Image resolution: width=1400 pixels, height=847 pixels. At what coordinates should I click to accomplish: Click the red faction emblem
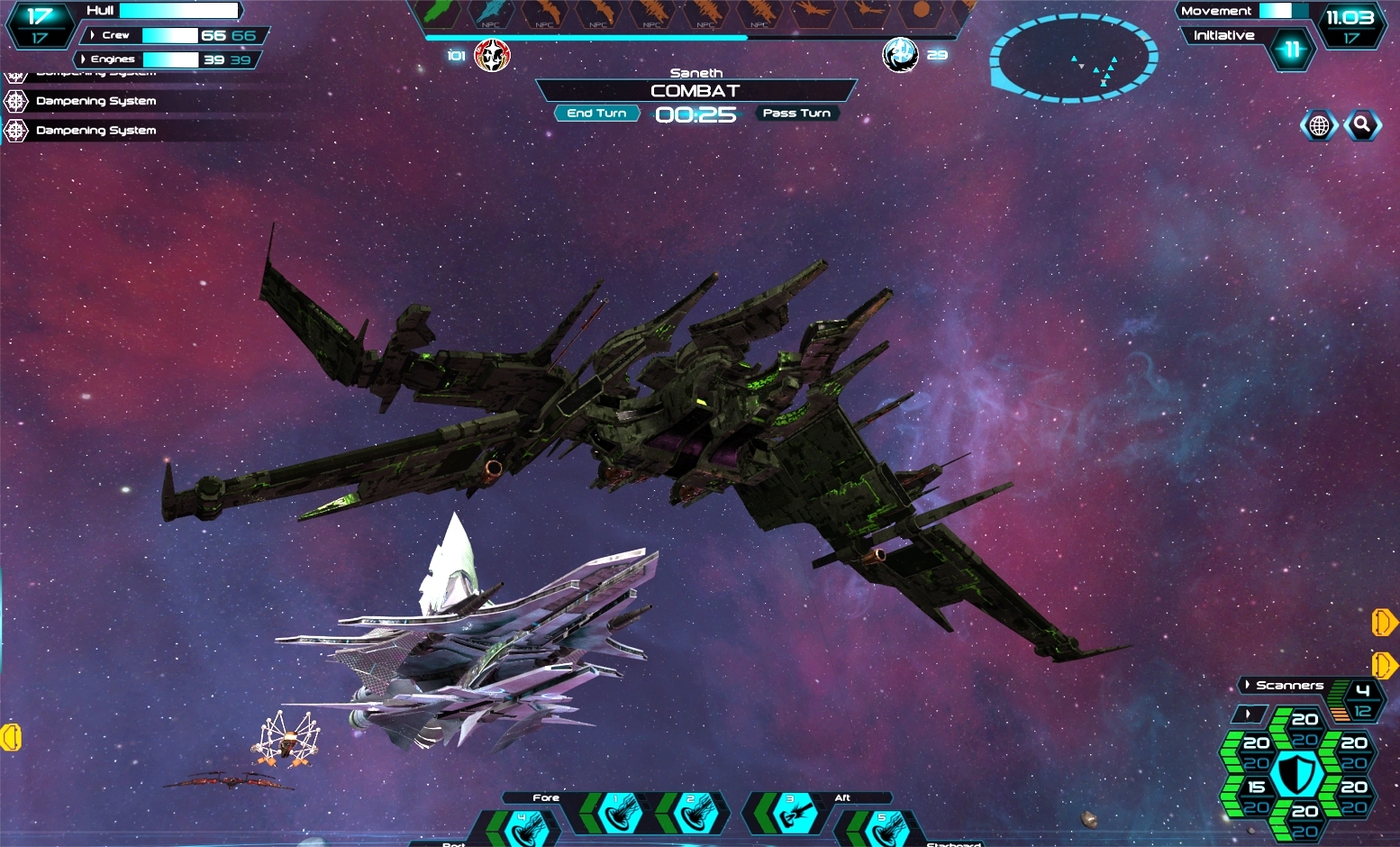pos(492,56)
